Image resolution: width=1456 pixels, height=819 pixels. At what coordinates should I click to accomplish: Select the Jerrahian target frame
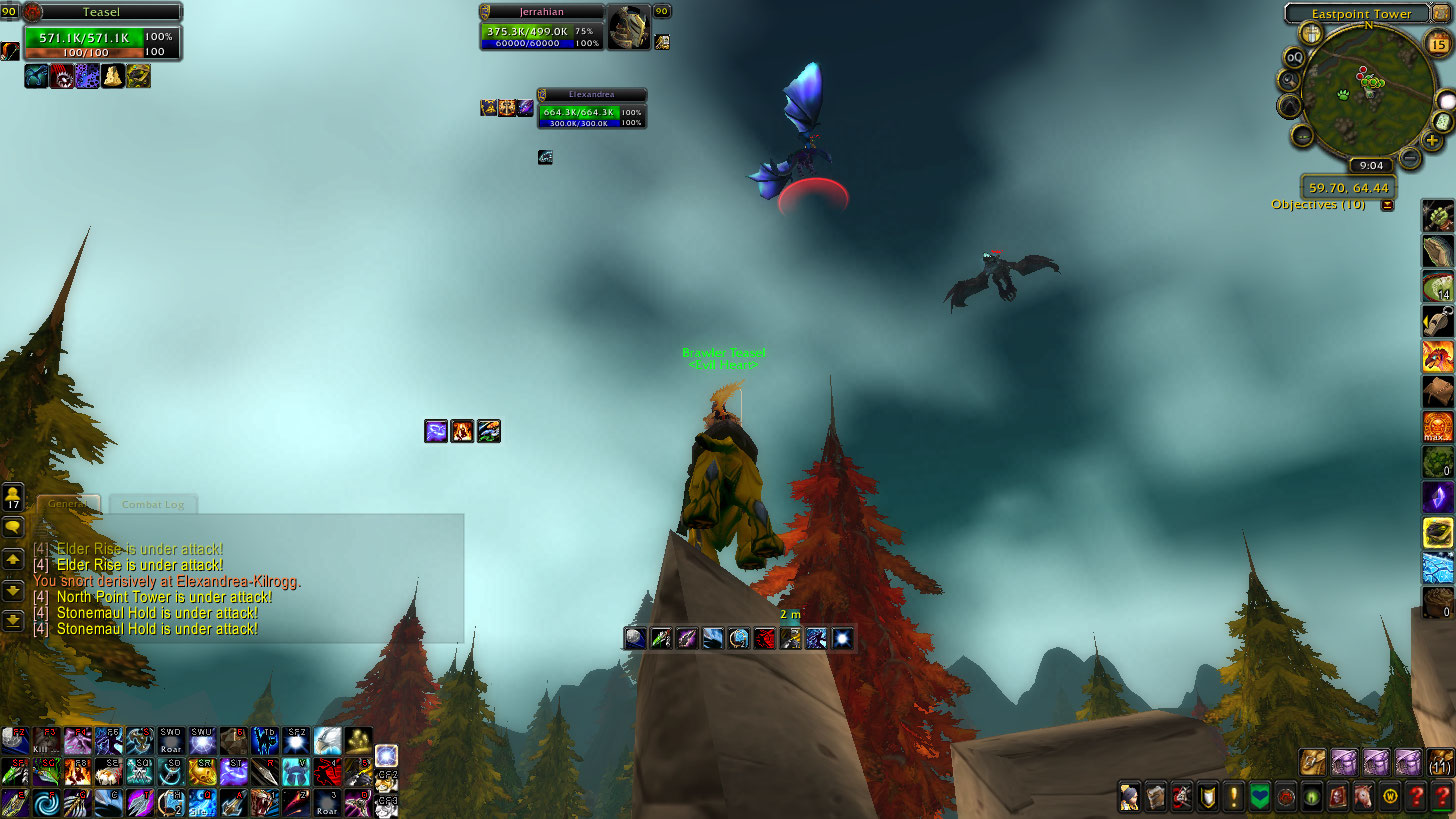(x=542, y=29)
